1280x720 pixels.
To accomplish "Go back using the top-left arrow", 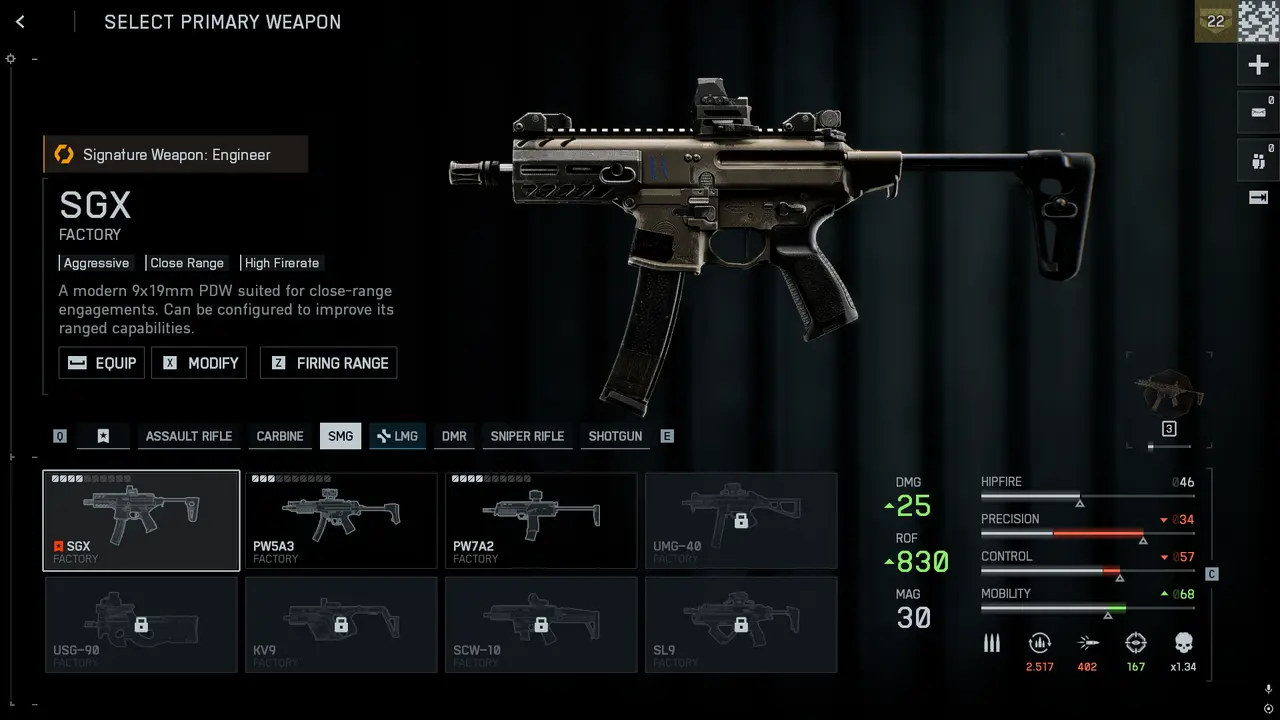I will 20,22.
